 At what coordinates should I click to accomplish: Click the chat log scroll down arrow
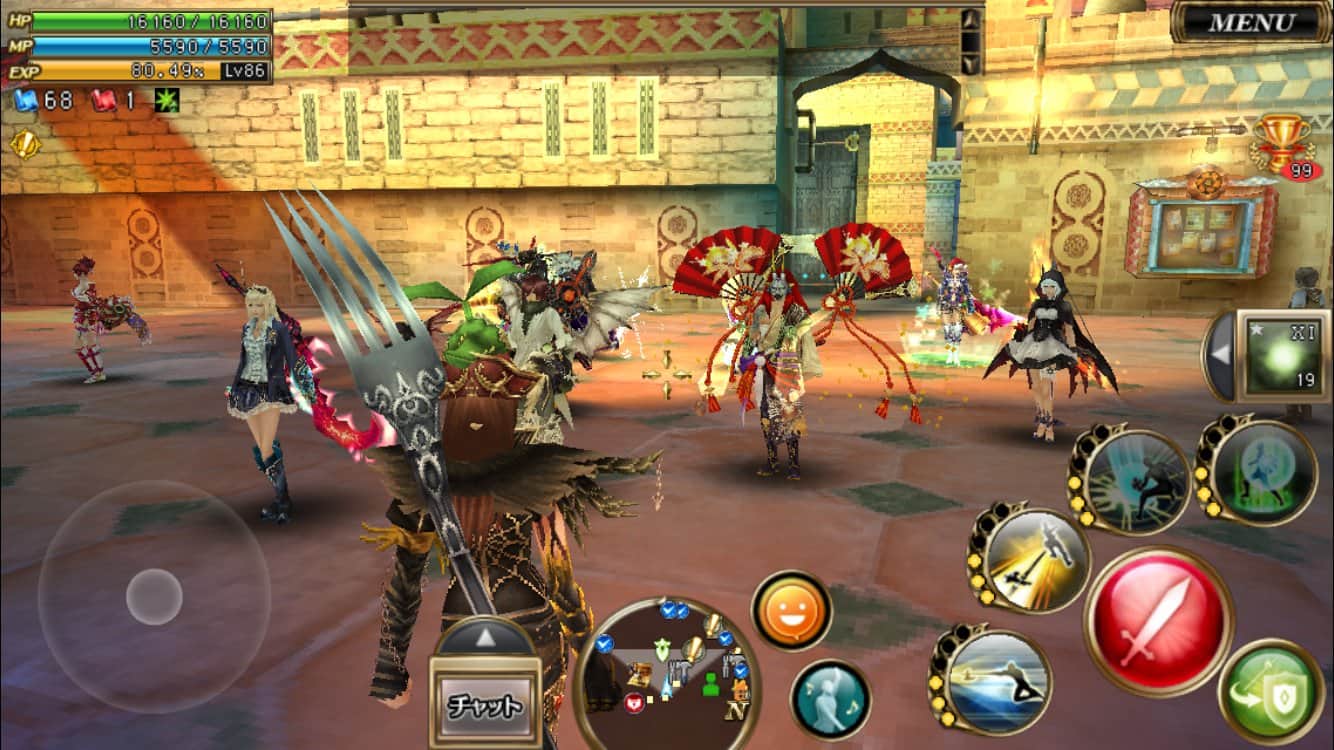970,63
